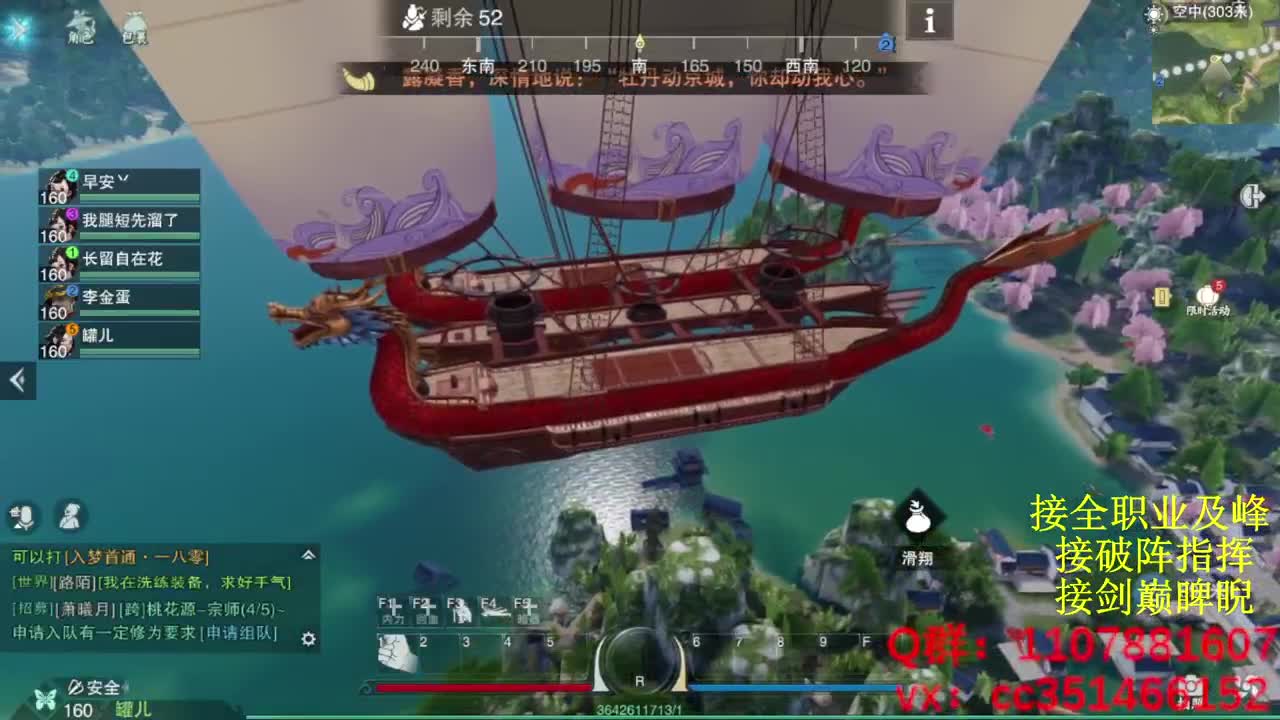Collapse the chat panel using its chevron
Image resolution: width=1280 pixels, height=720 pixels.
tap(309, 554)
